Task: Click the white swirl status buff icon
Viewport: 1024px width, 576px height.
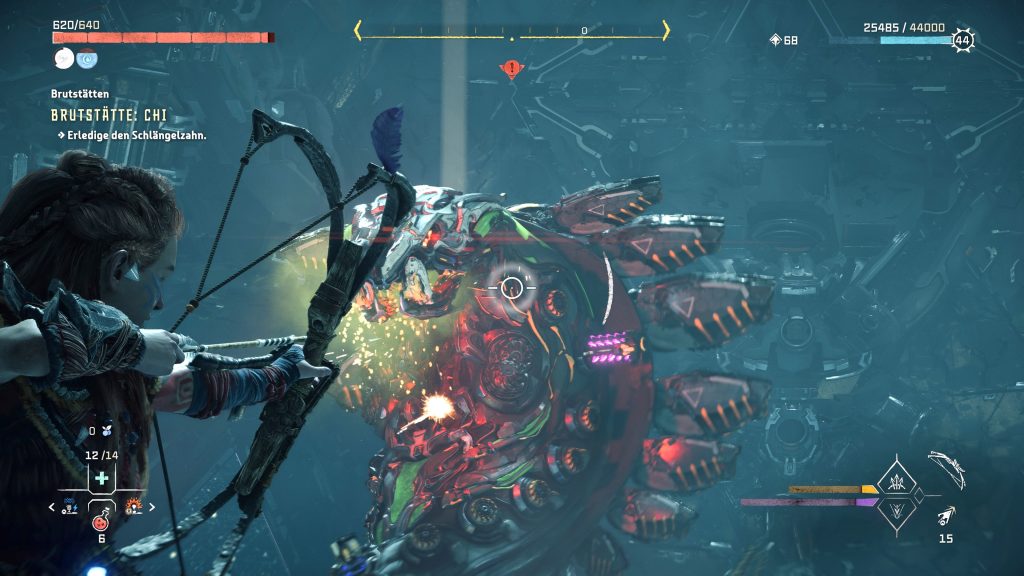Action: pyautogui.click(x=62, y=58)
